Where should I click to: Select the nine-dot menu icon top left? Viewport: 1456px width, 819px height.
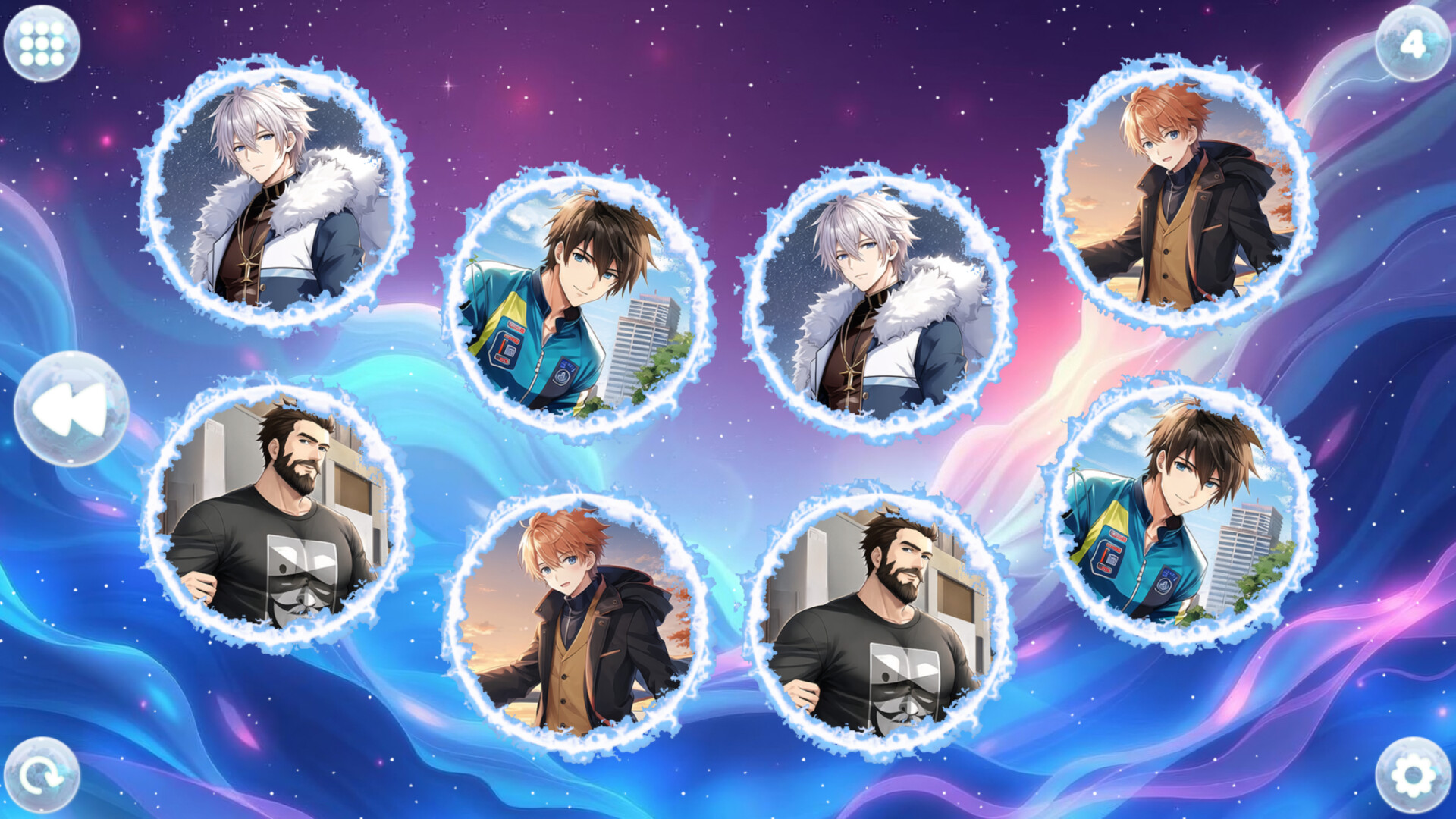[42, 42]
